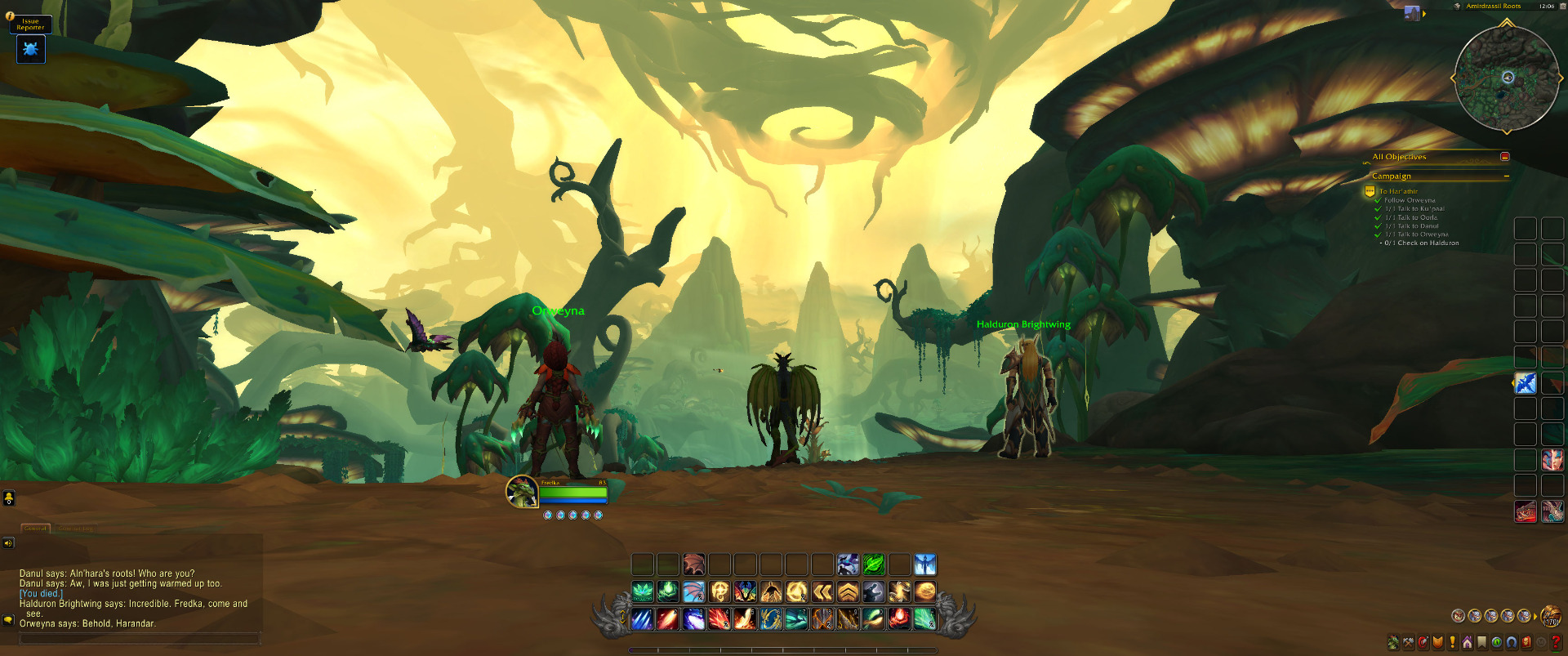
Task: Open the character info micro button
Action: point(1393,643)
